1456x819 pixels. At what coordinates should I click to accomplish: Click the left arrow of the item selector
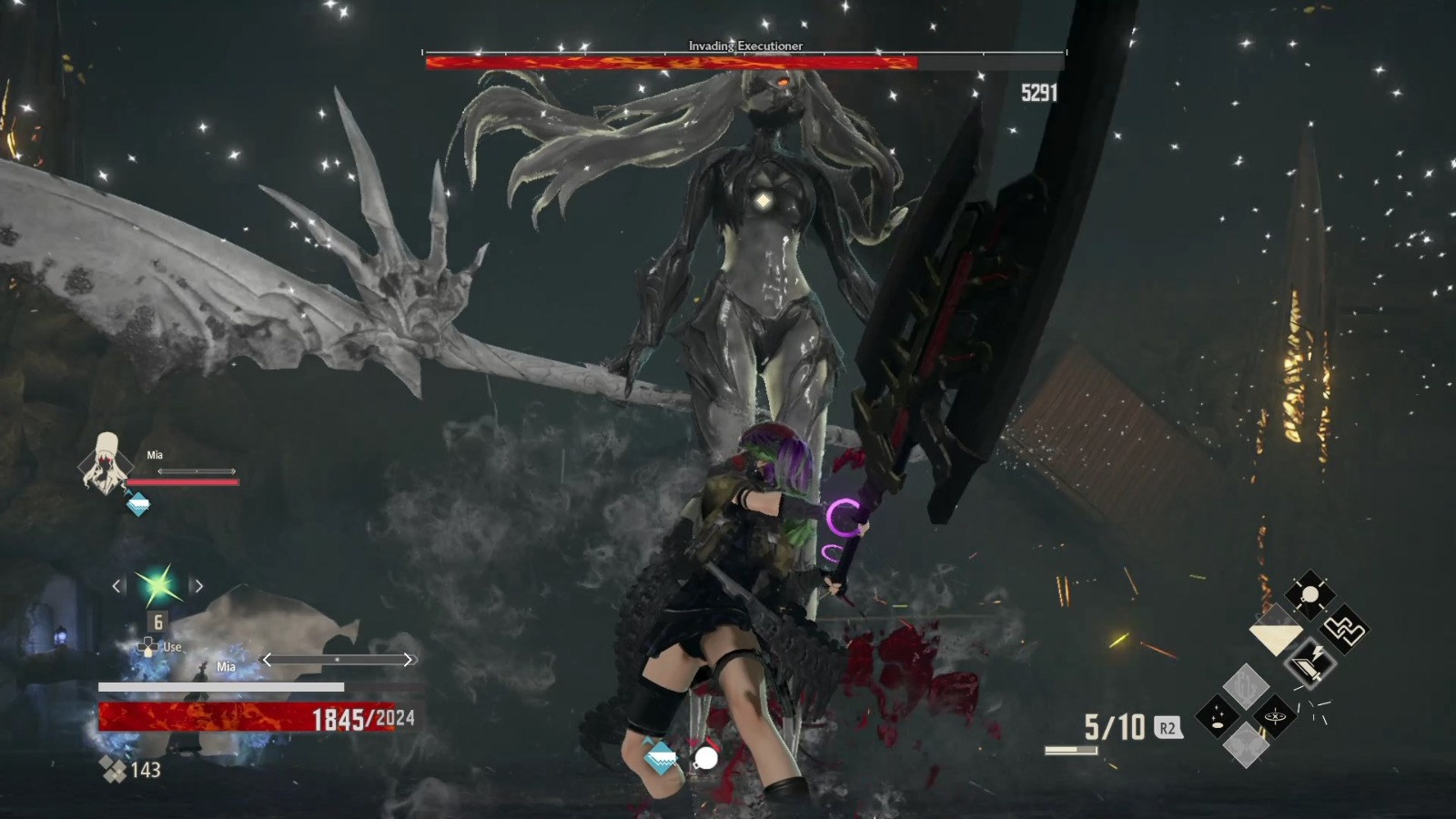coord(117,586)
